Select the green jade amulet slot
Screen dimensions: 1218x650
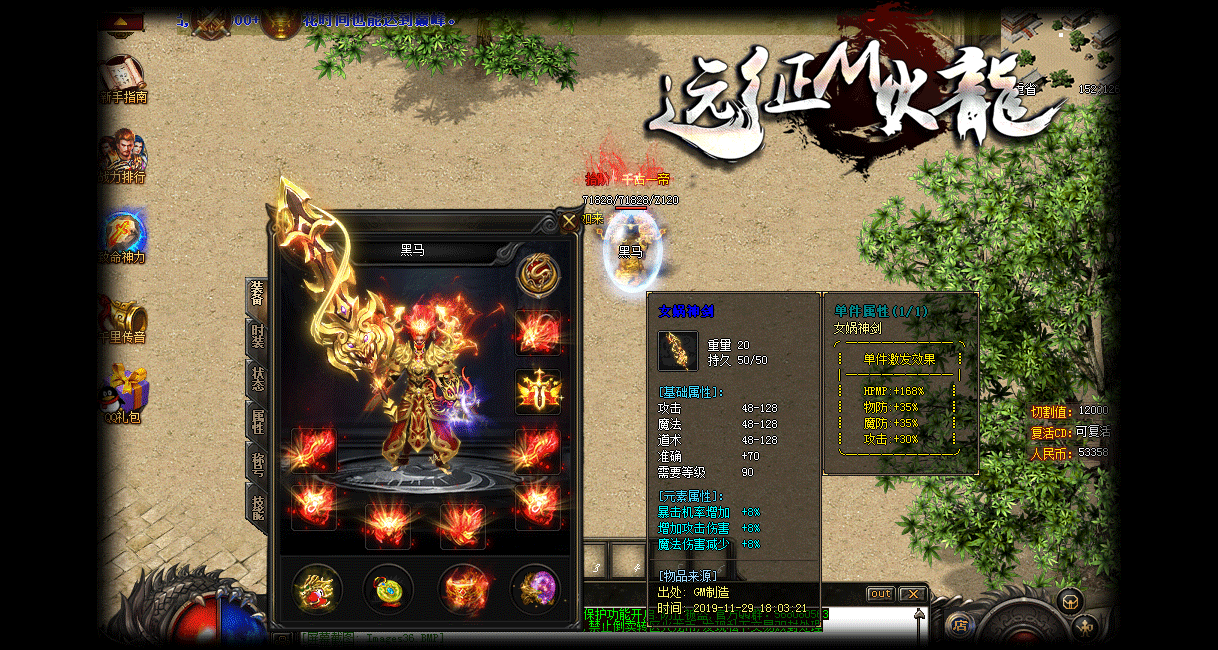pyautogui.click(x=388, y=589)
